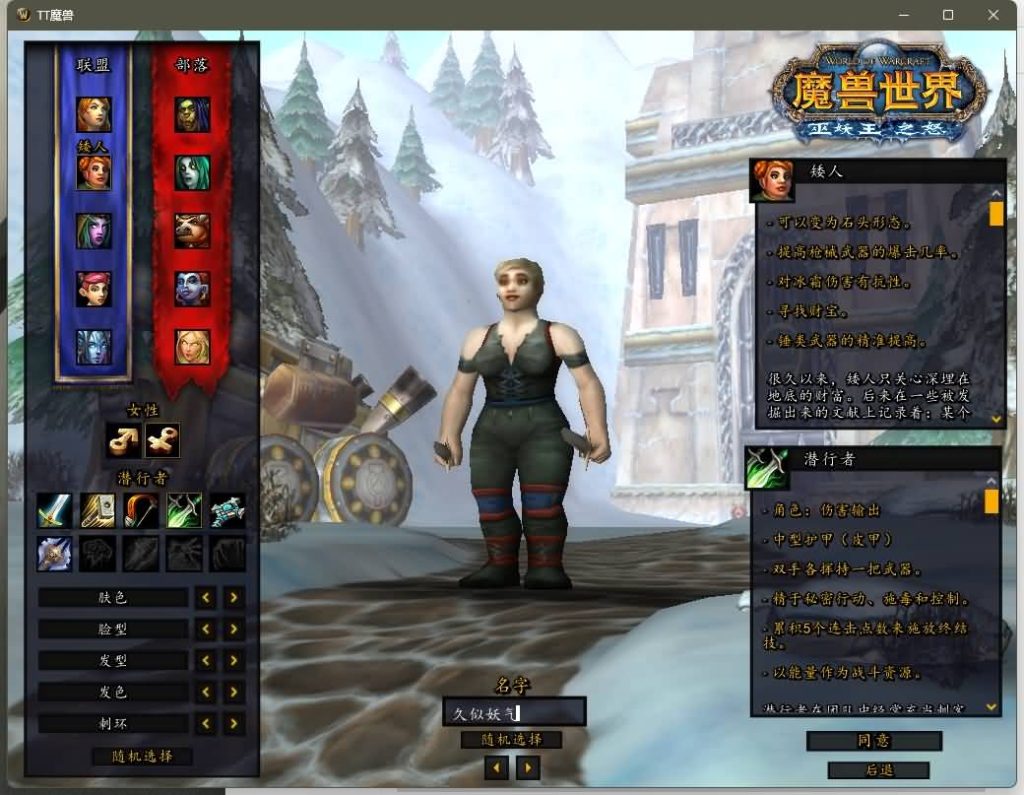Choose the Hunter class bow icon
This screenshot has width=1024, height=795.
(141, 510)
